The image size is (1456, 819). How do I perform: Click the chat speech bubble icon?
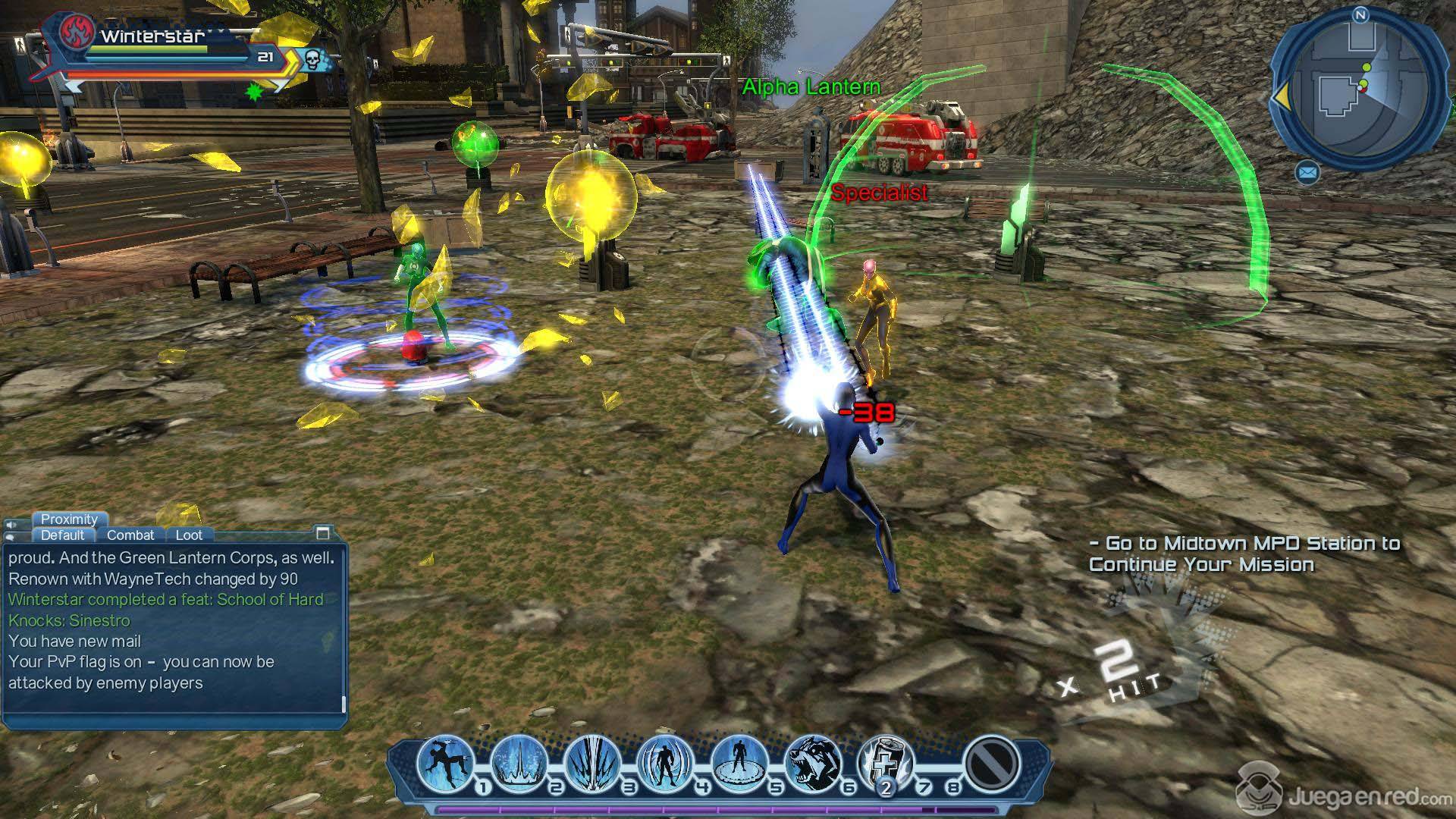click(11, 538)
